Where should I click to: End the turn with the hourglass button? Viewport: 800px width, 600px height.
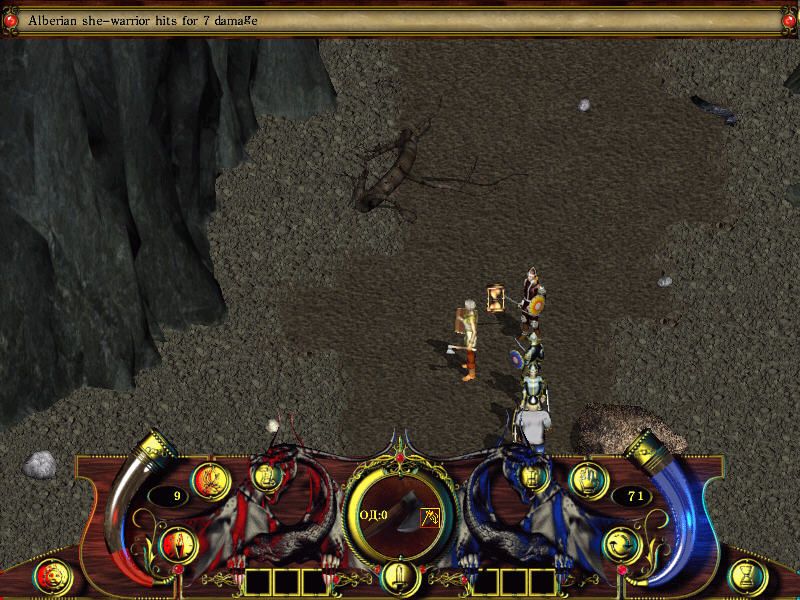pos(749,577)
